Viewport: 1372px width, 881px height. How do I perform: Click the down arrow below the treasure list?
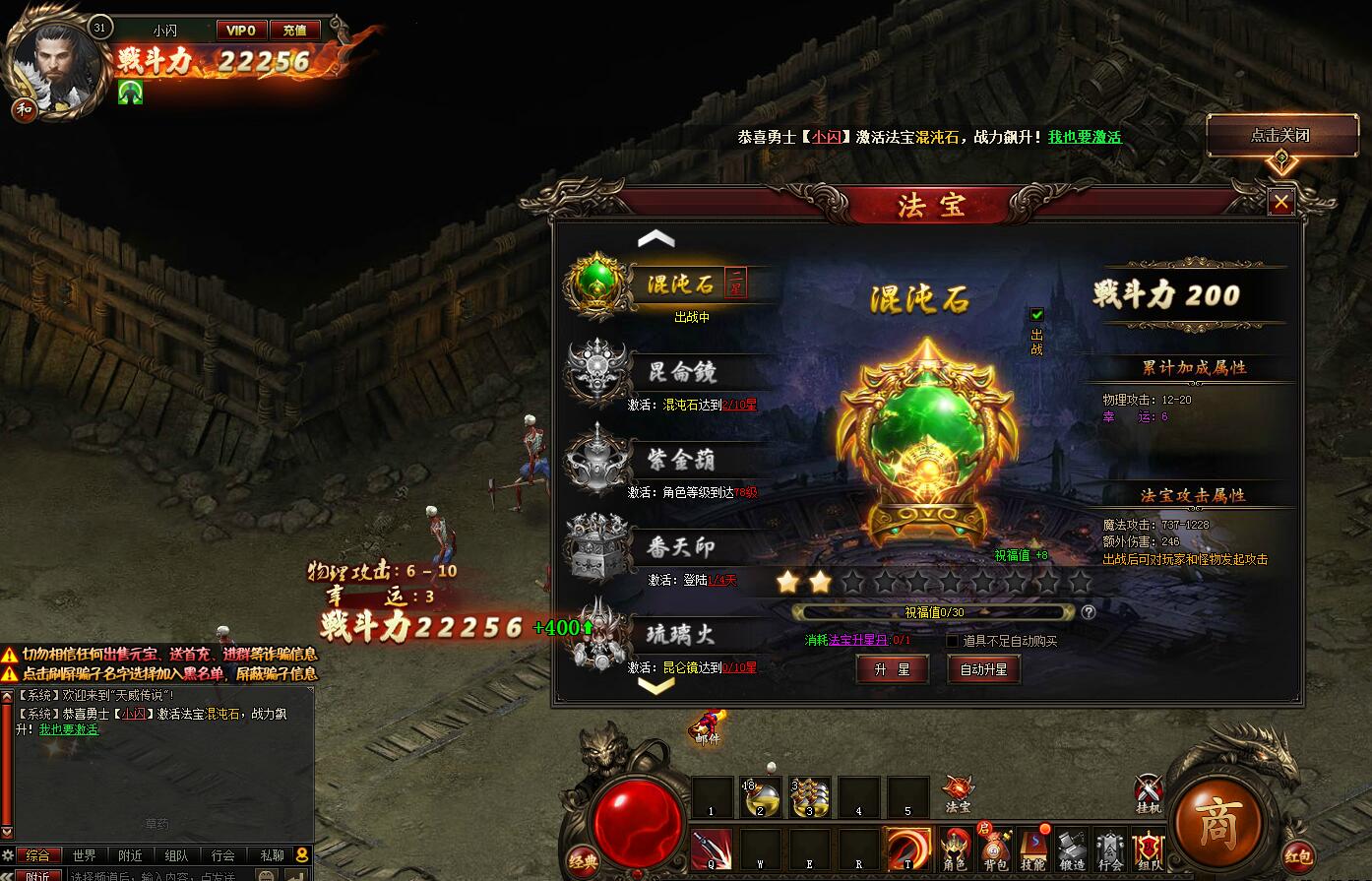[655, 687]
